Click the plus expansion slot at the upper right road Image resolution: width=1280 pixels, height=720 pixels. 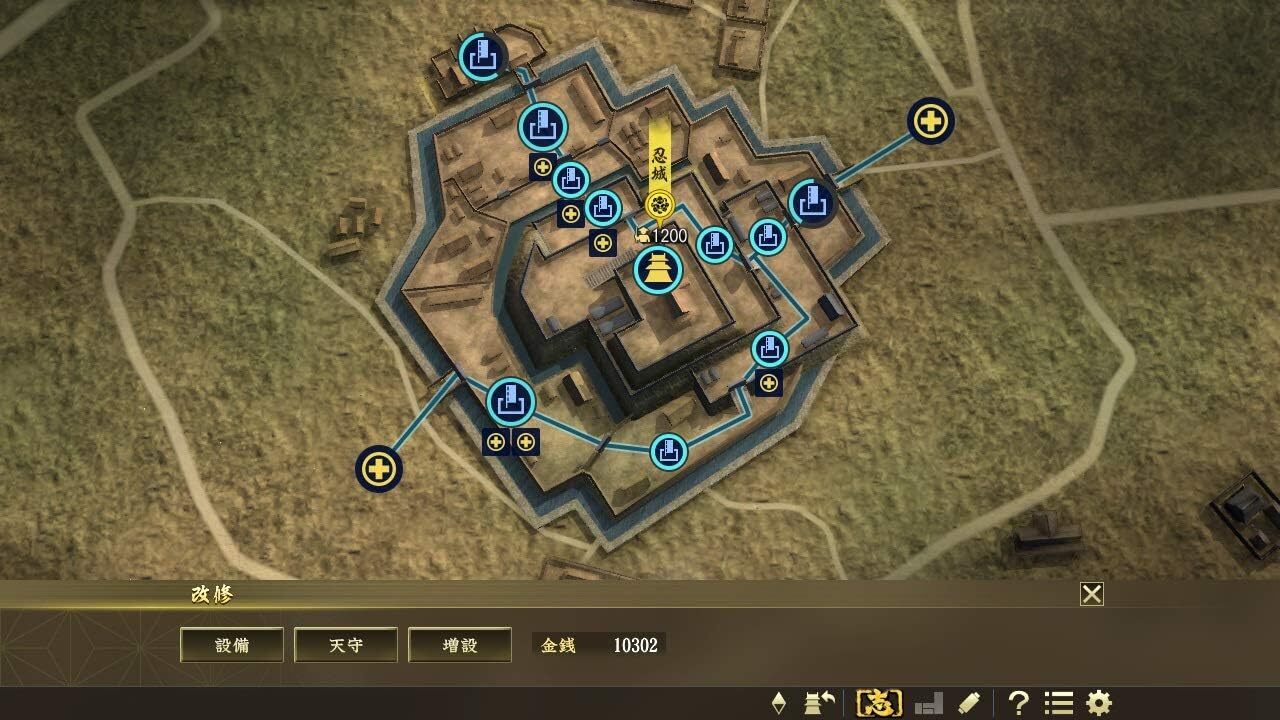coord(931,122)
